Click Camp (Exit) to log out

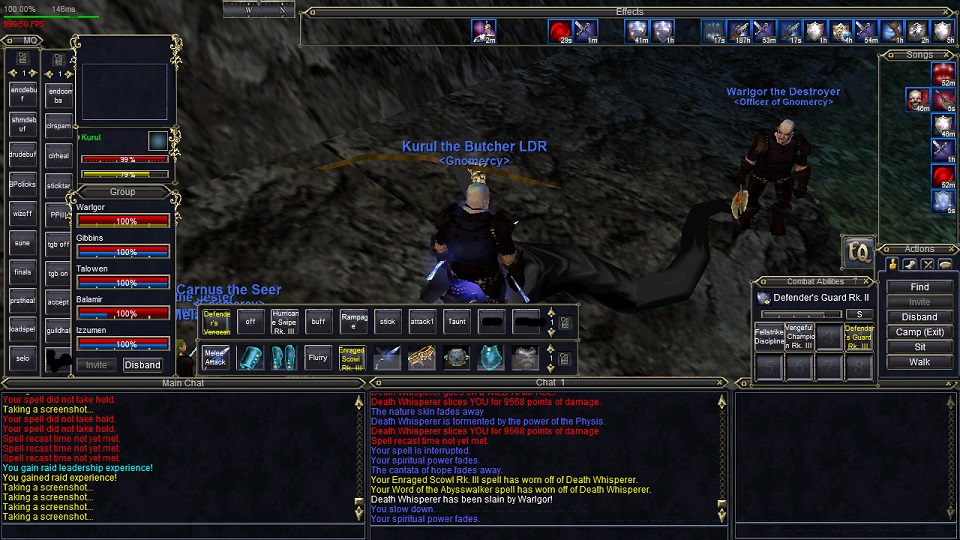pos(919,332)
